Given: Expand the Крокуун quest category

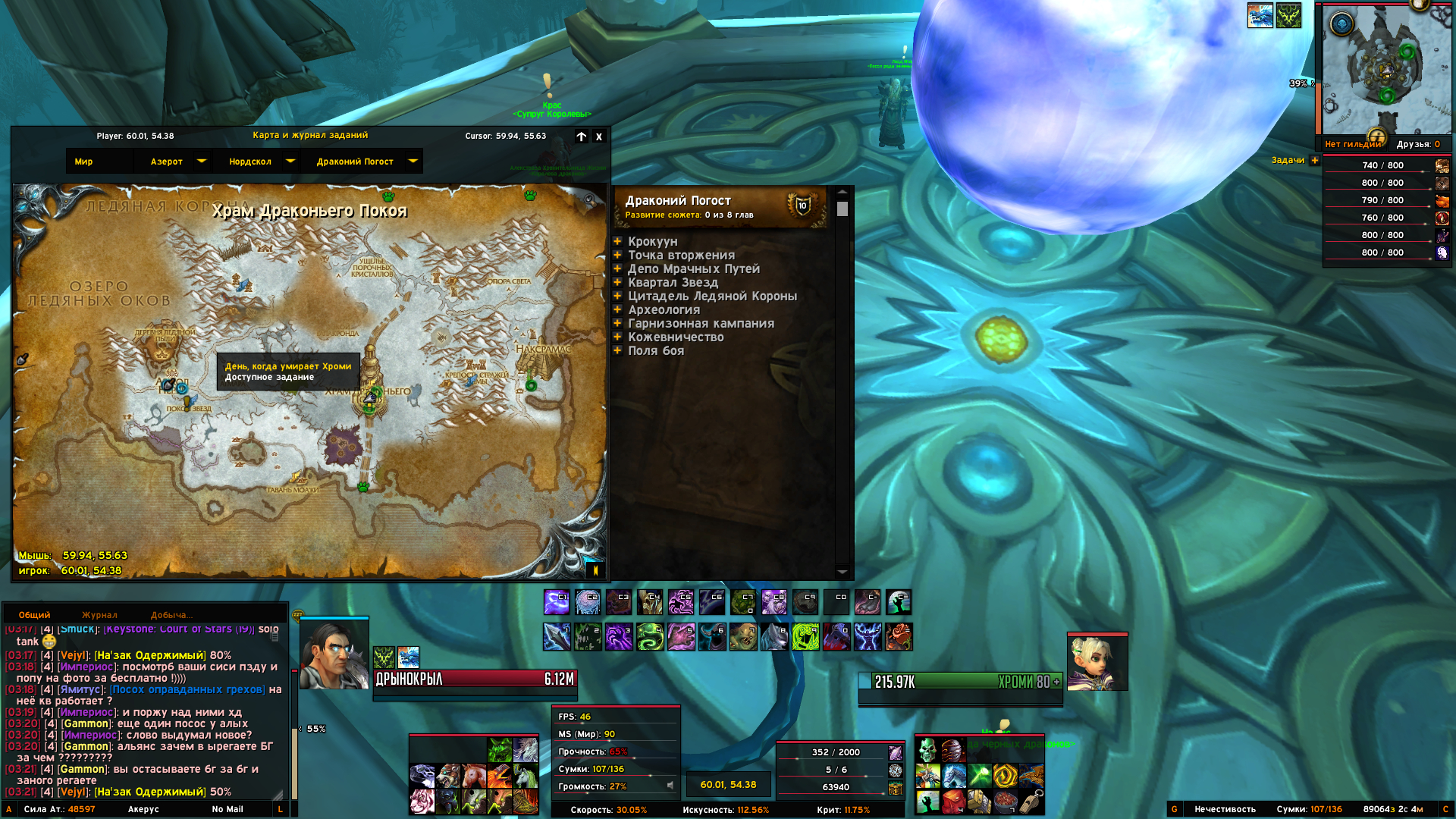Looking at the screenshot, I should tap(618, 241).
